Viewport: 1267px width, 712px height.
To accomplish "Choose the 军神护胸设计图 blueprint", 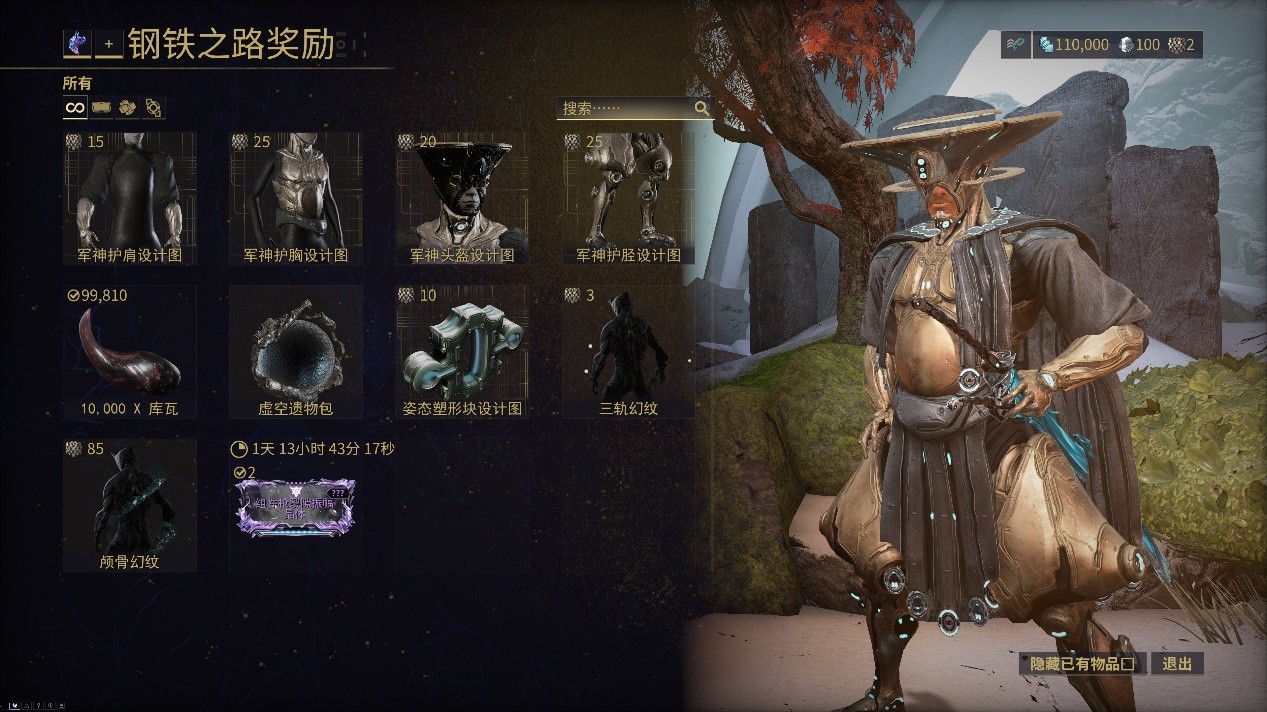I will 296,198.
